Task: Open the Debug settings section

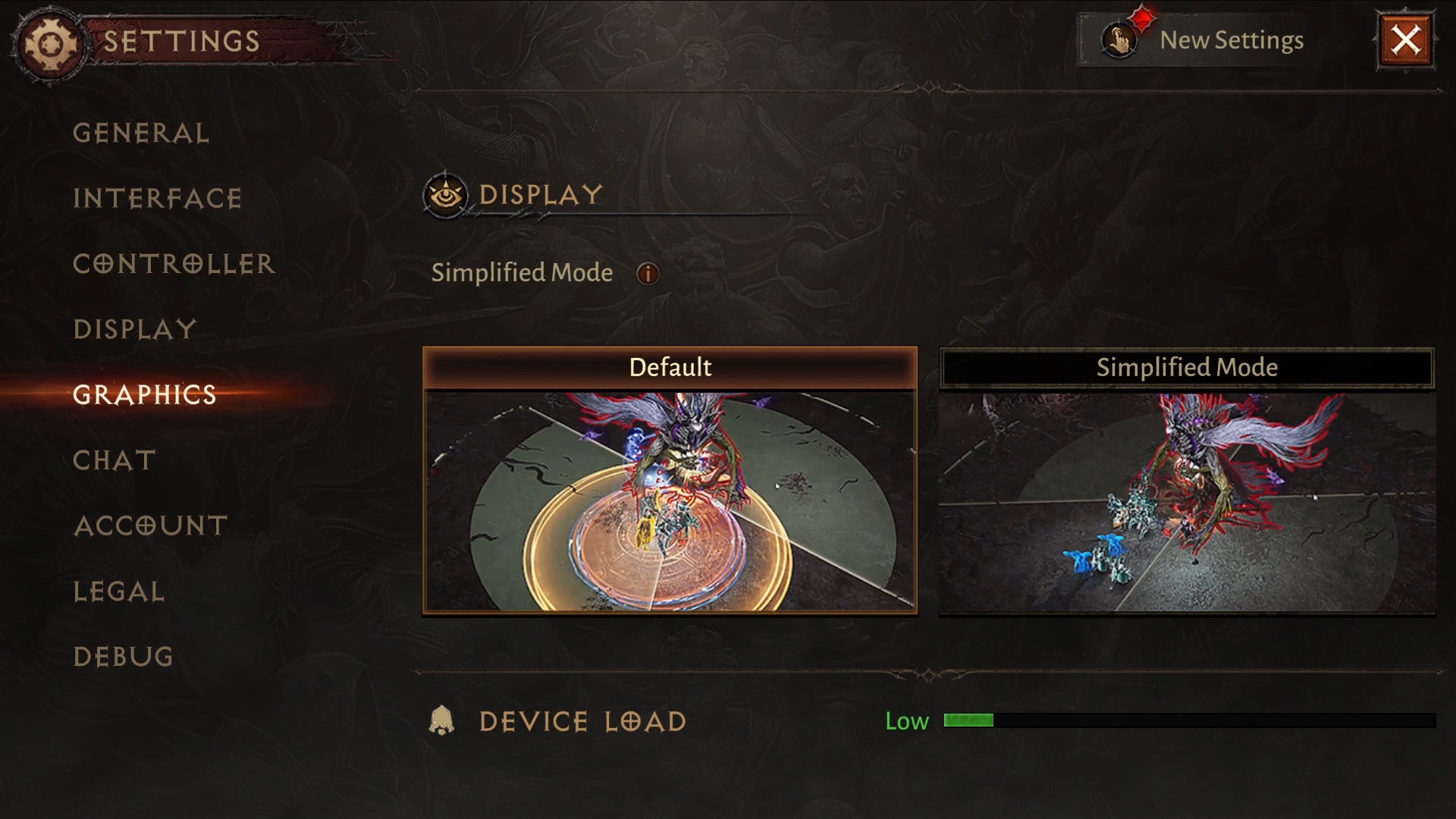Action: coord(124,657)
